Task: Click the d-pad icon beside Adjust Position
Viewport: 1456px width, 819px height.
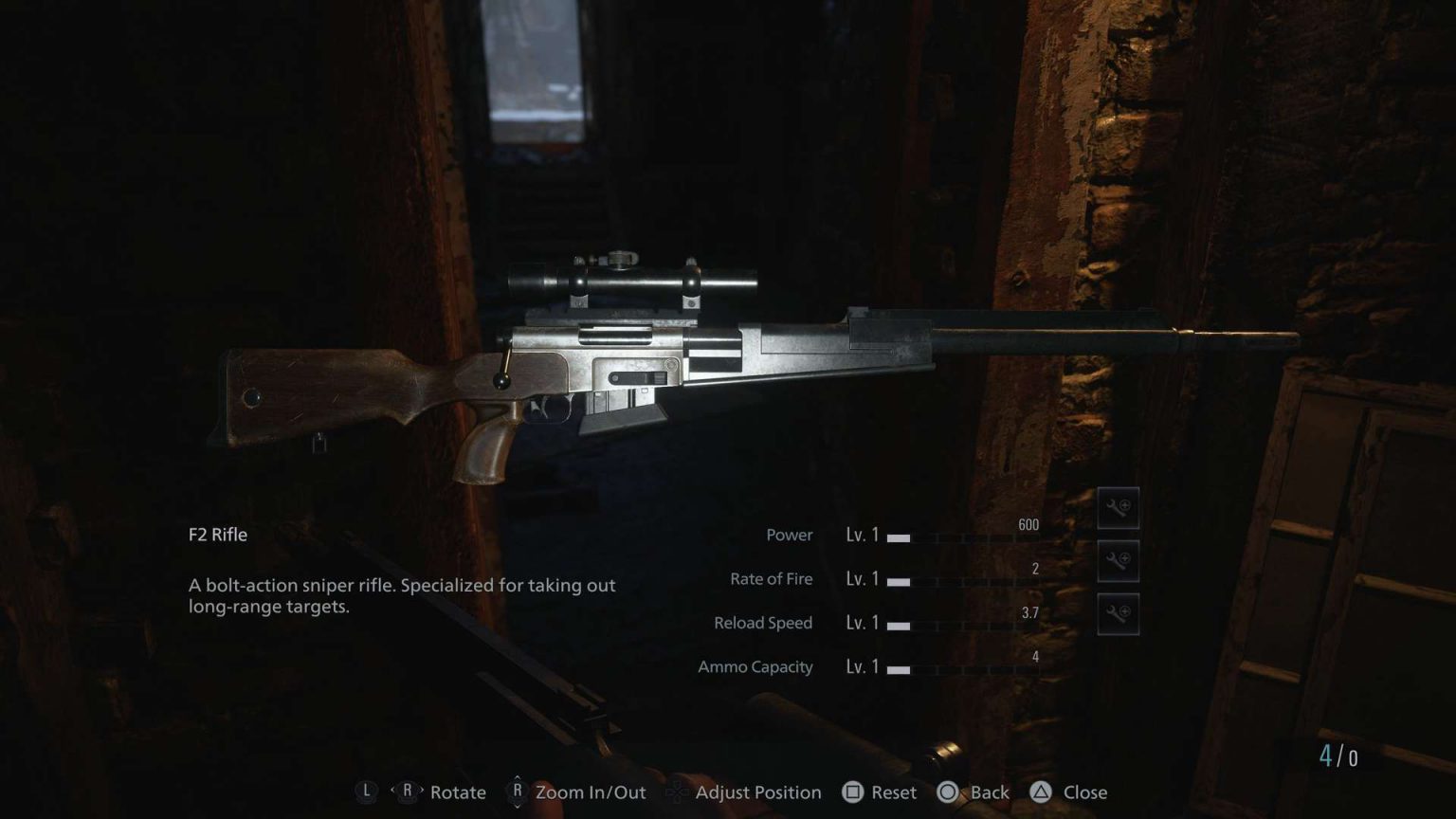Action: pyautogui.click(x=676, y=792)
